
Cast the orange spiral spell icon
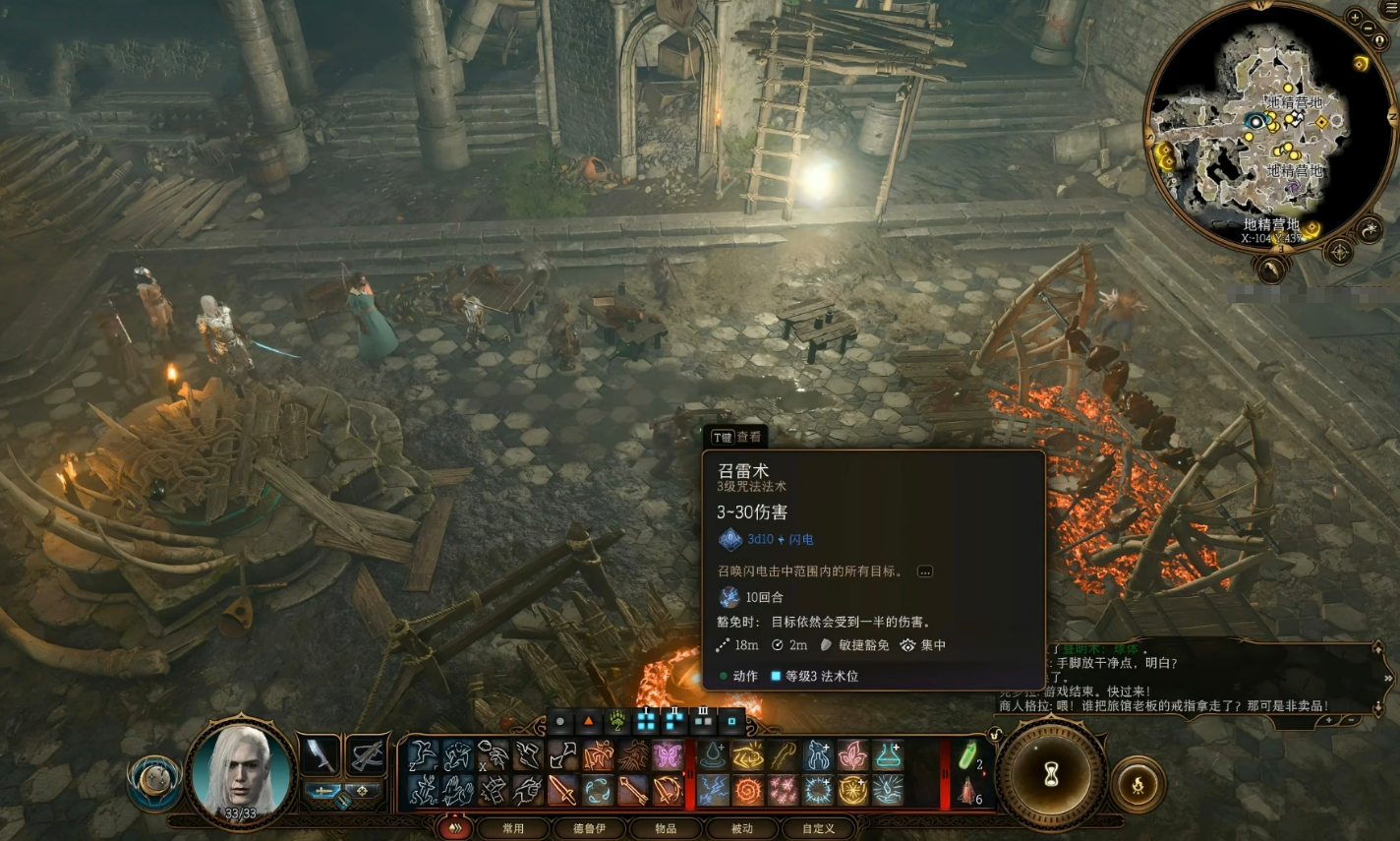pyautogui.click(x=747, y=790)
